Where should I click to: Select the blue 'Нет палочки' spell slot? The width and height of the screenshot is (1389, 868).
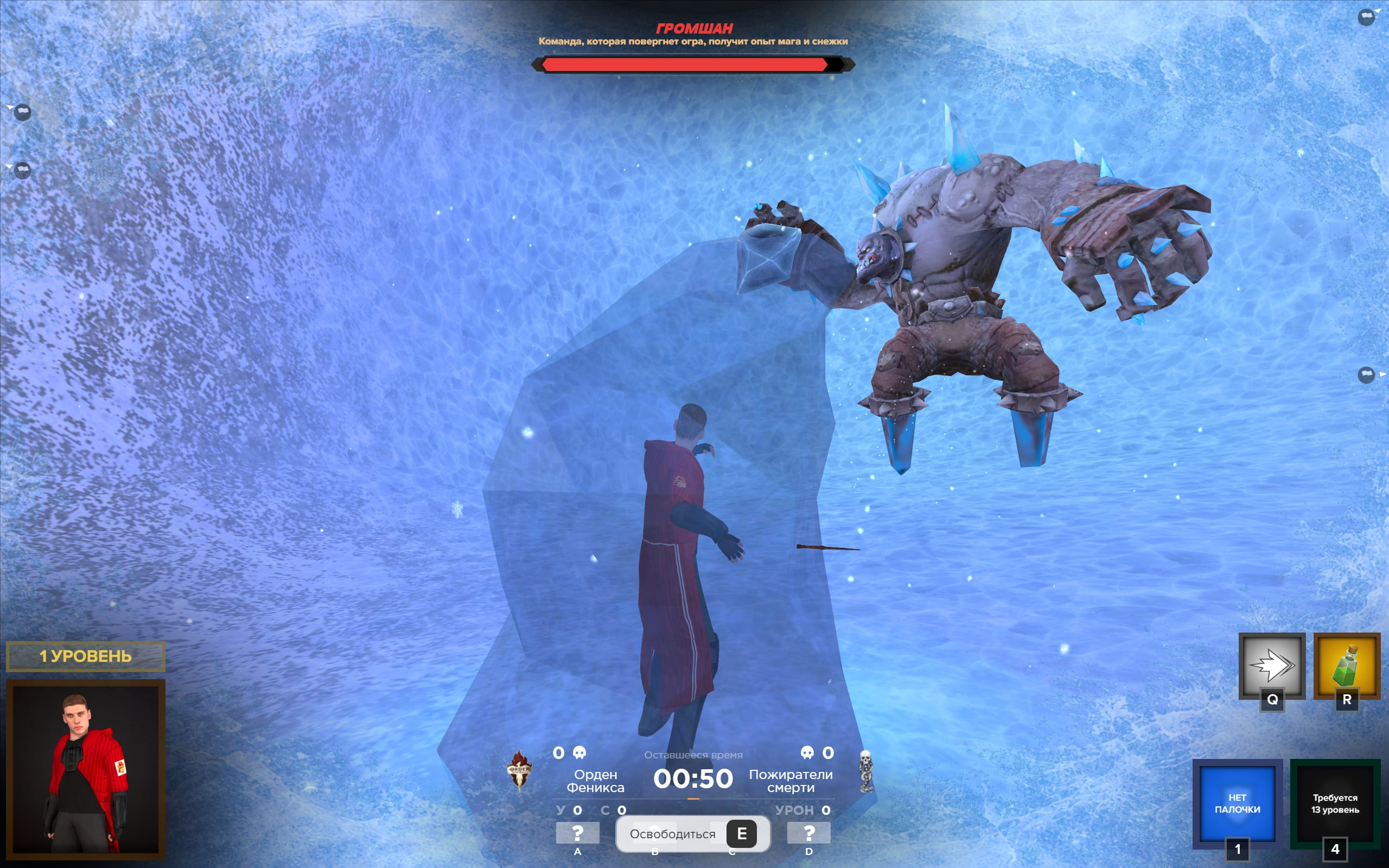(1237, 803)
